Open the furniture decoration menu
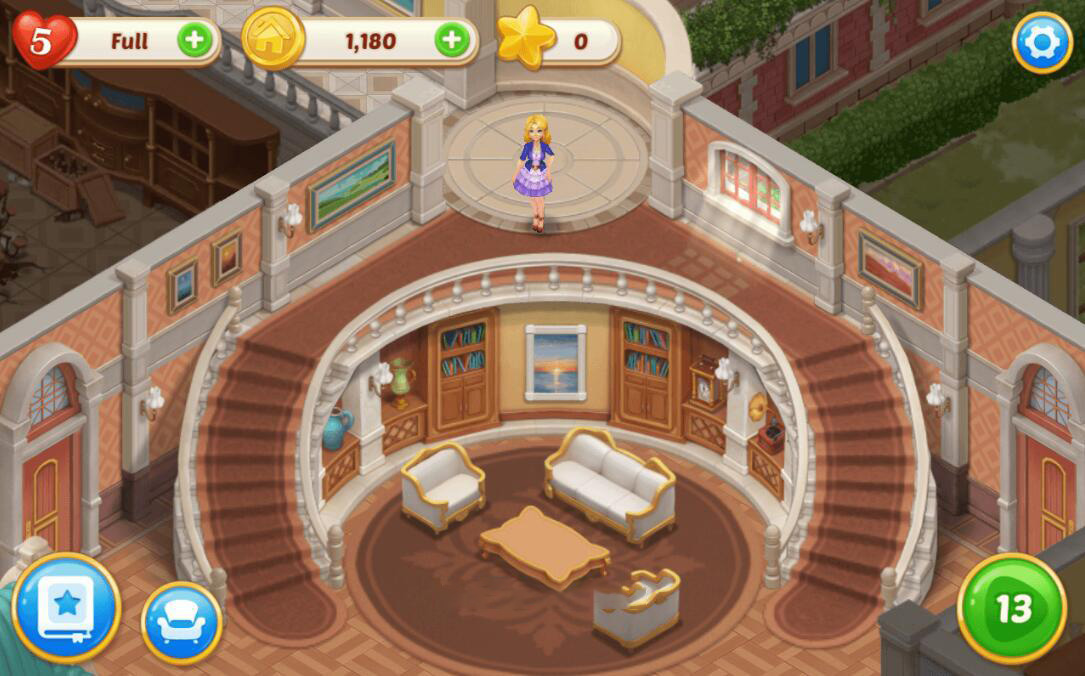This screenshot has width=1085, height=676. (182, 622)
